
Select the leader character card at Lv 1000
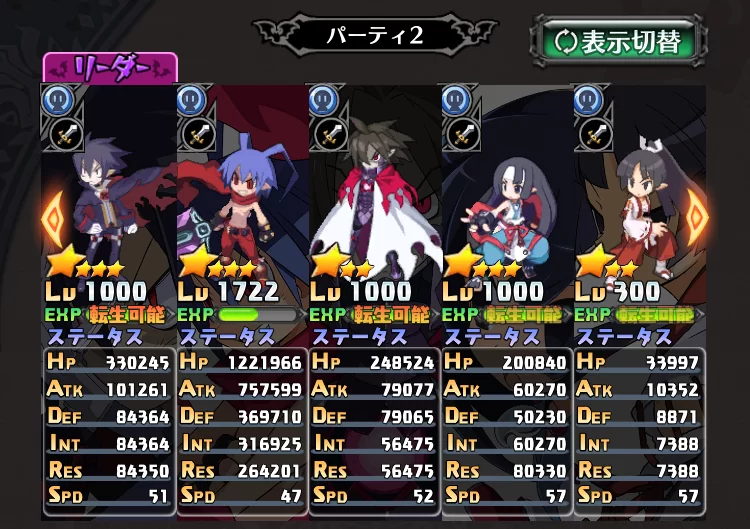pos(108,190)
